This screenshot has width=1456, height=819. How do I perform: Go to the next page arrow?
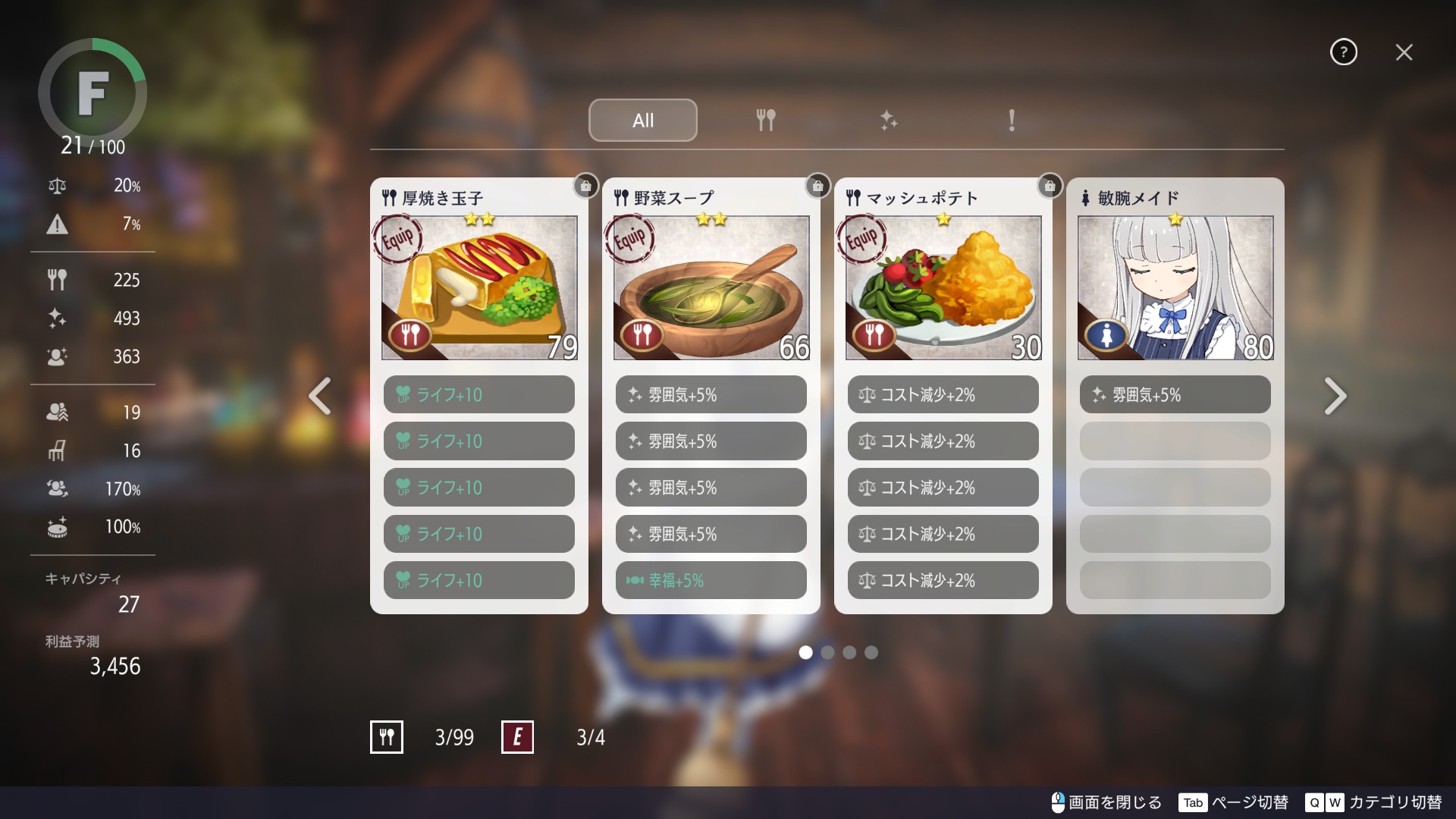[1335, 396]
